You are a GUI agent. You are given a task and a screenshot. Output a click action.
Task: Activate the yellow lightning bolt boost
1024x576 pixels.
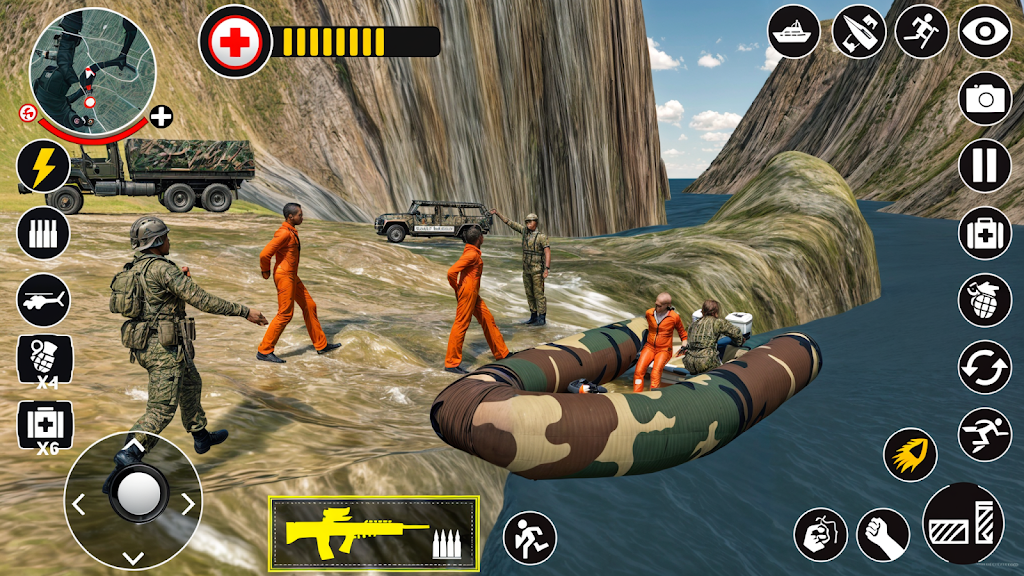43,167
